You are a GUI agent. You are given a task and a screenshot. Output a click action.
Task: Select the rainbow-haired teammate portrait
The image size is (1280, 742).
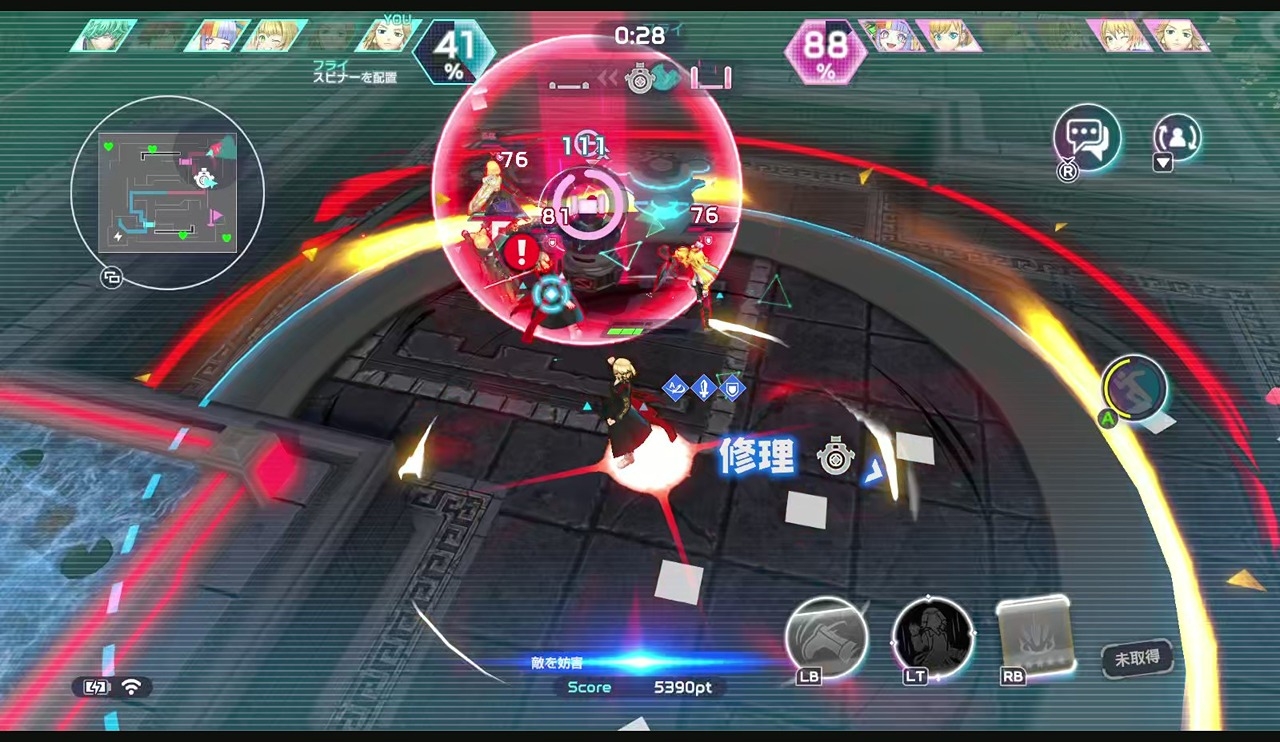click(x=217, y=36)
